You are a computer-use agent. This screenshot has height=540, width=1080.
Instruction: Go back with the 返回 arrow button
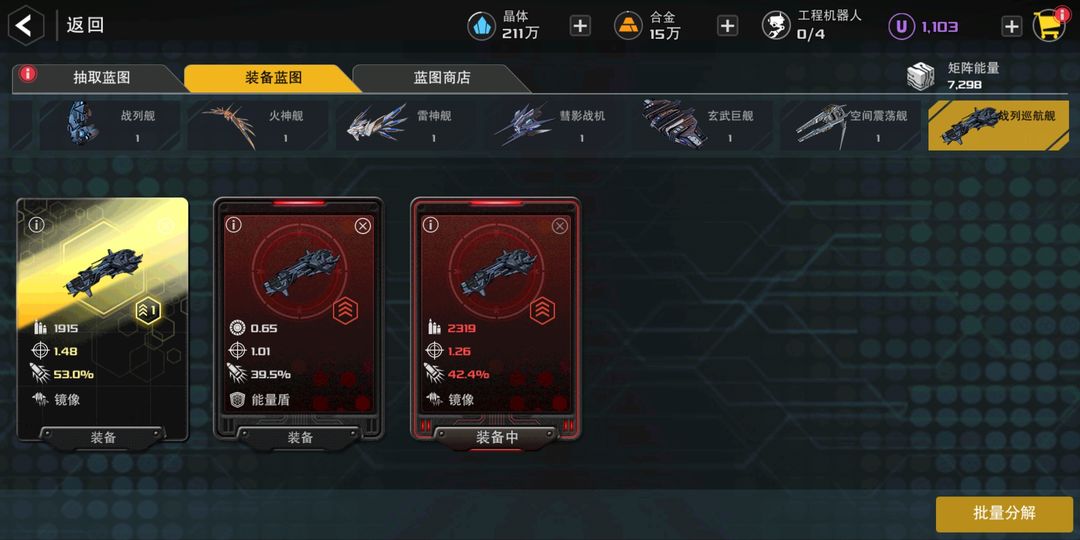(26, 25)
